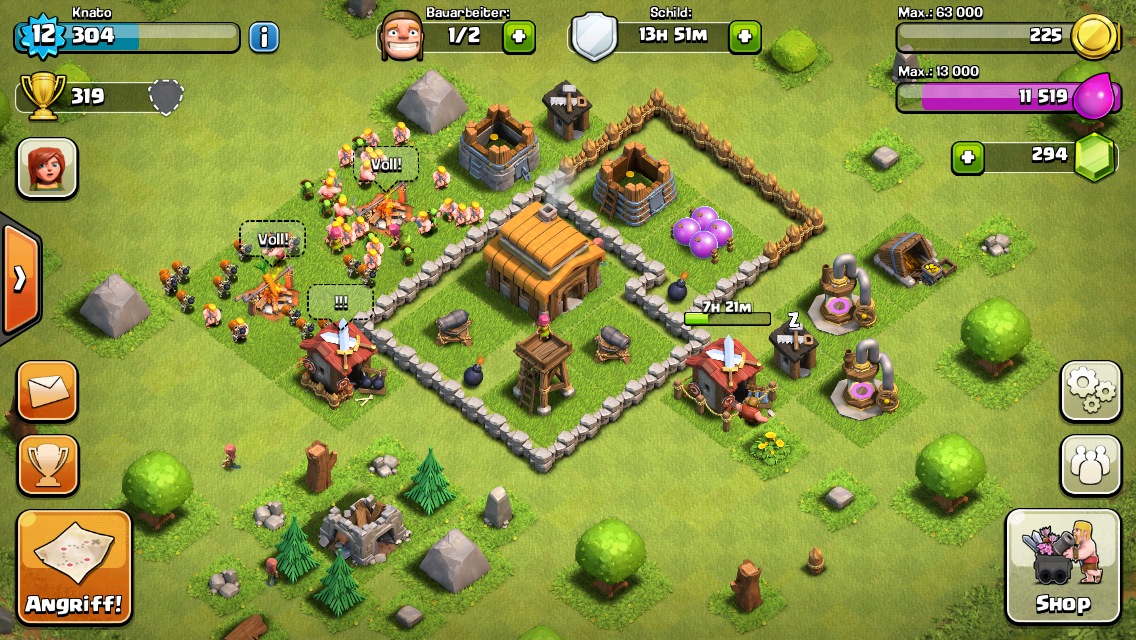Expand the orange side panel arrow
1136x640 pixels.
[19, 279]
